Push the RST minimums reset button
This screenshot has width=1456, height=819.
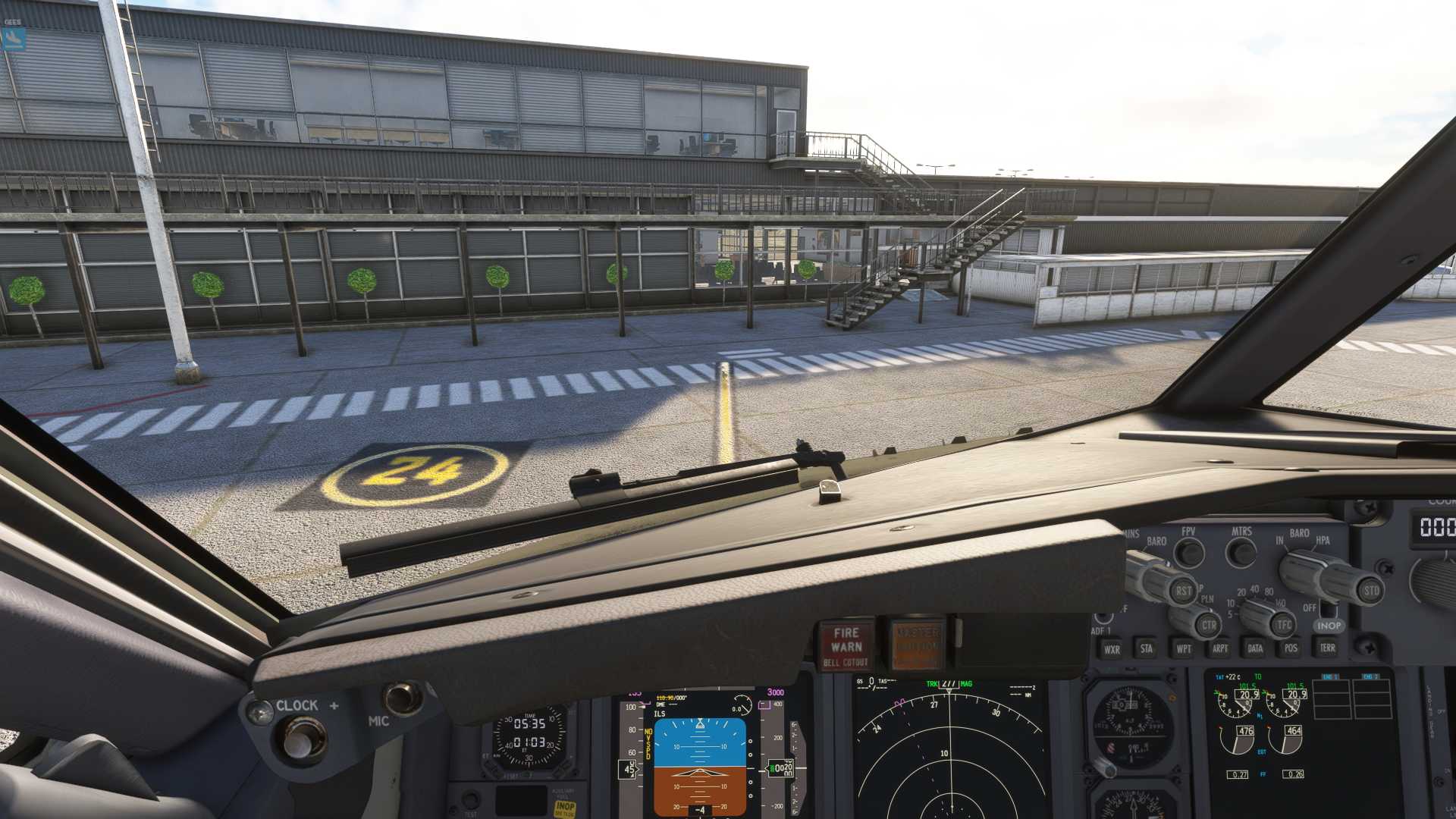(1183, 590)
